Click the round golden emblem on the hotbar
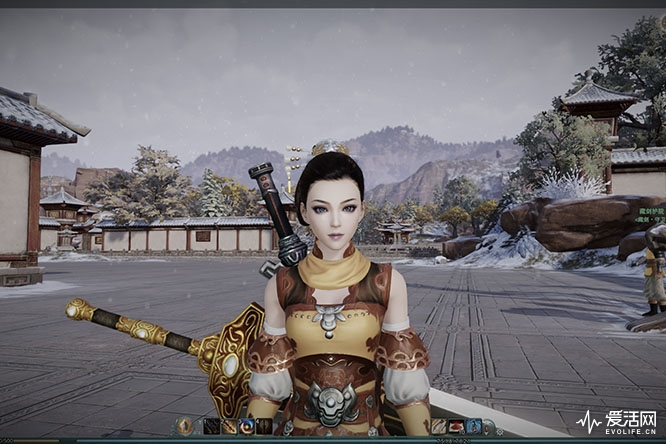This screenshot has height=444, width=666. click(185, 426)
